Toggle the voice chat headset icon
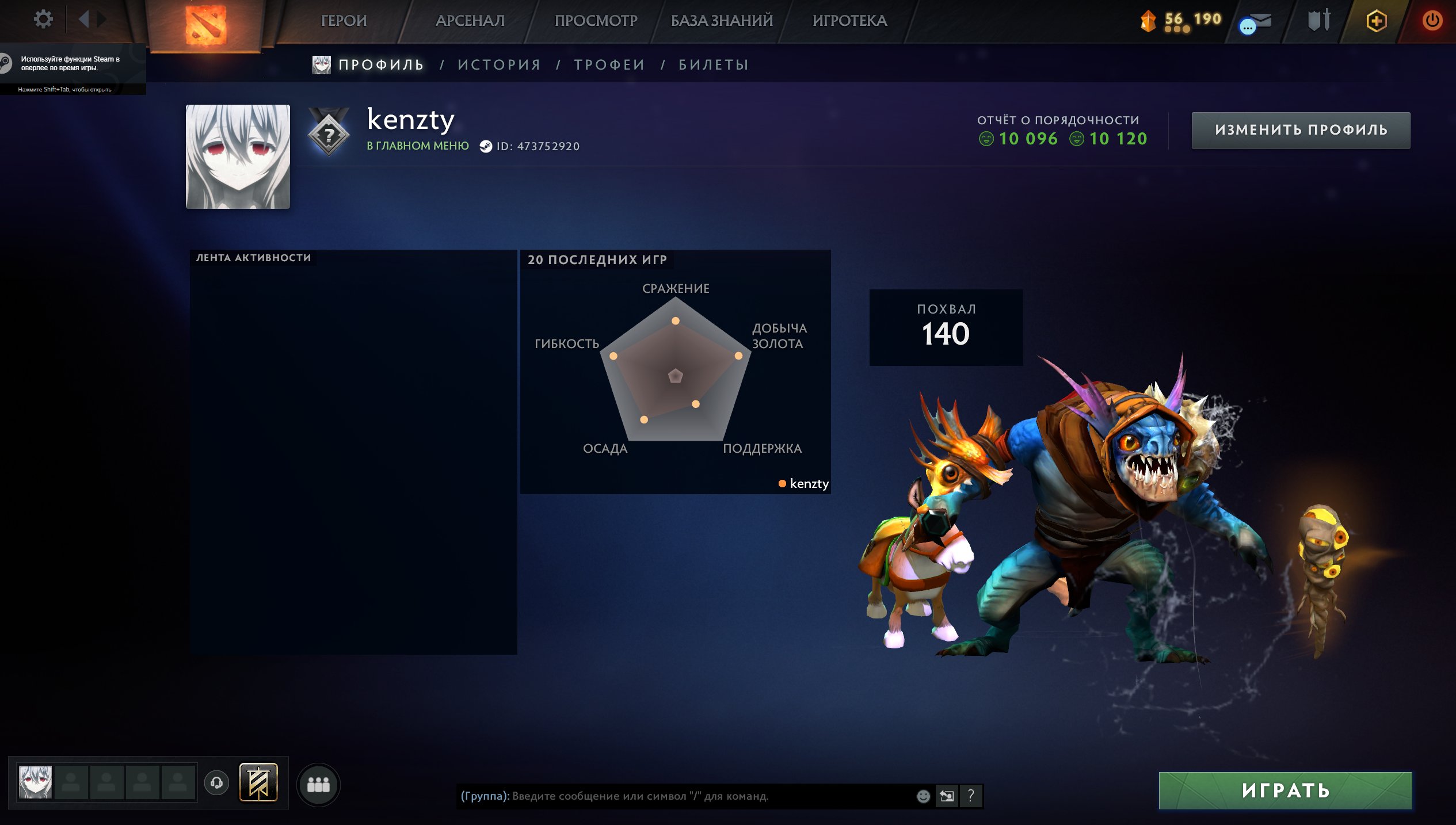Viewport: 1456px width, 825px height. coord(217,783)
